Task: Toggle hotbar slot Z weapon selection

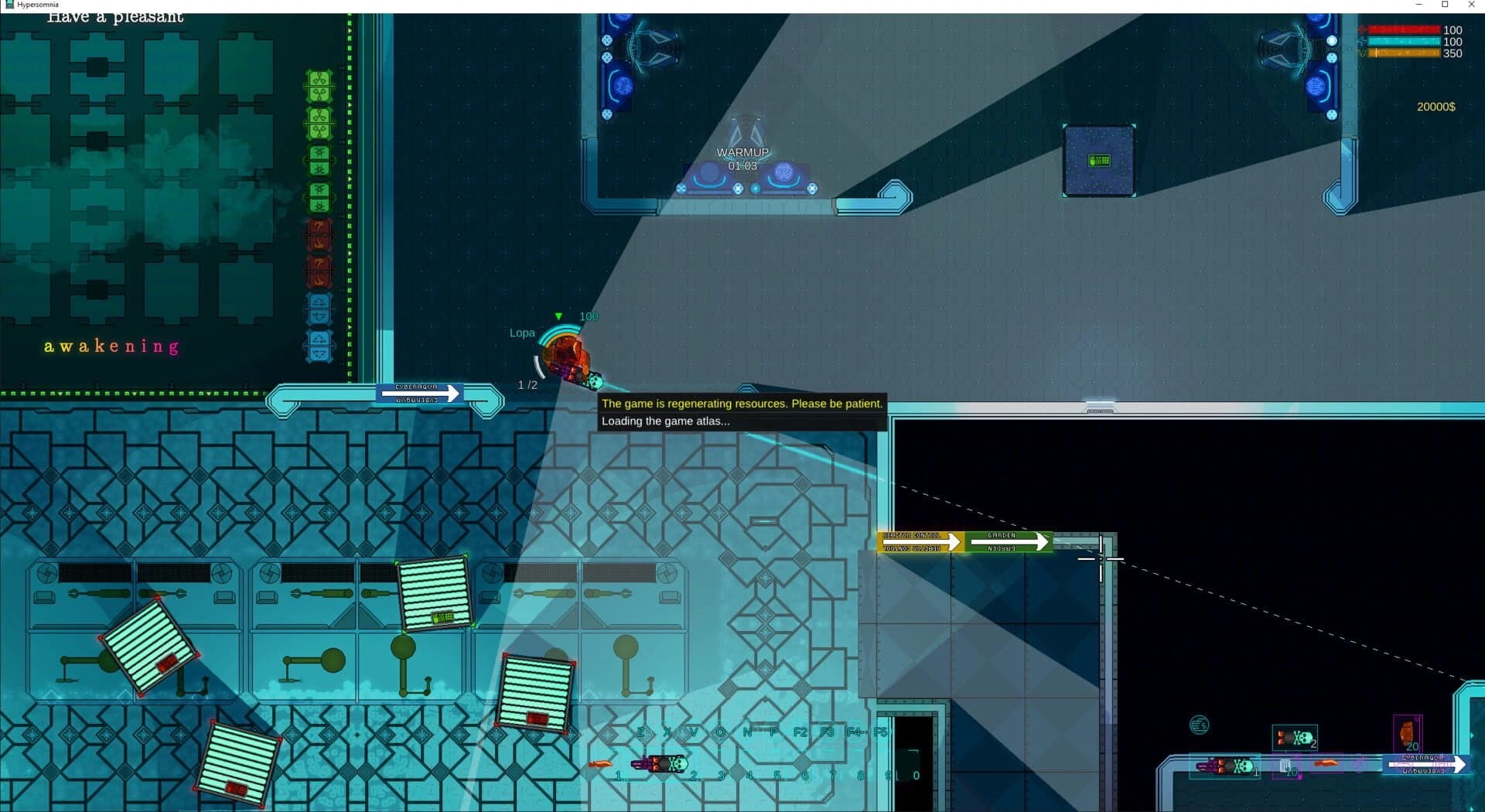Action: pyautogui.click(x=642, y=733)
